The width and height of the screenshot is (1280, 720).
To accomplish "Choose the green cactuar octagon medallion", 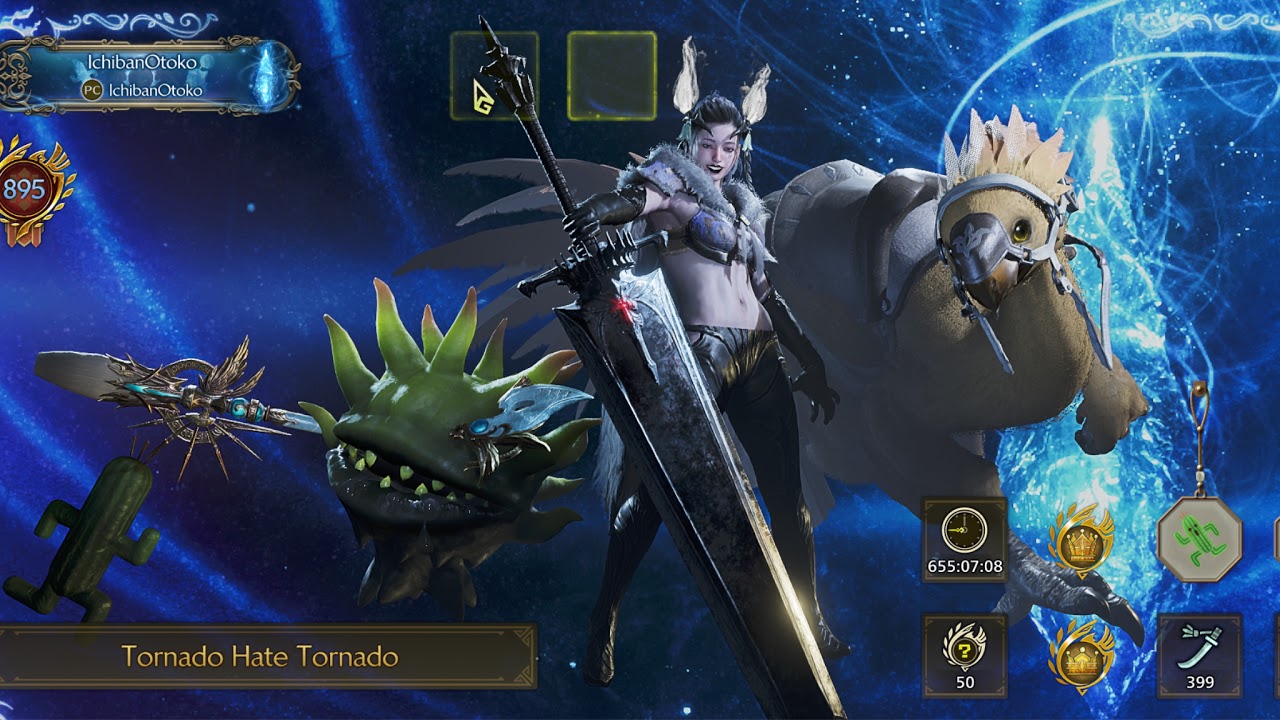I will pyautogui.click(x=1199, y=540).
